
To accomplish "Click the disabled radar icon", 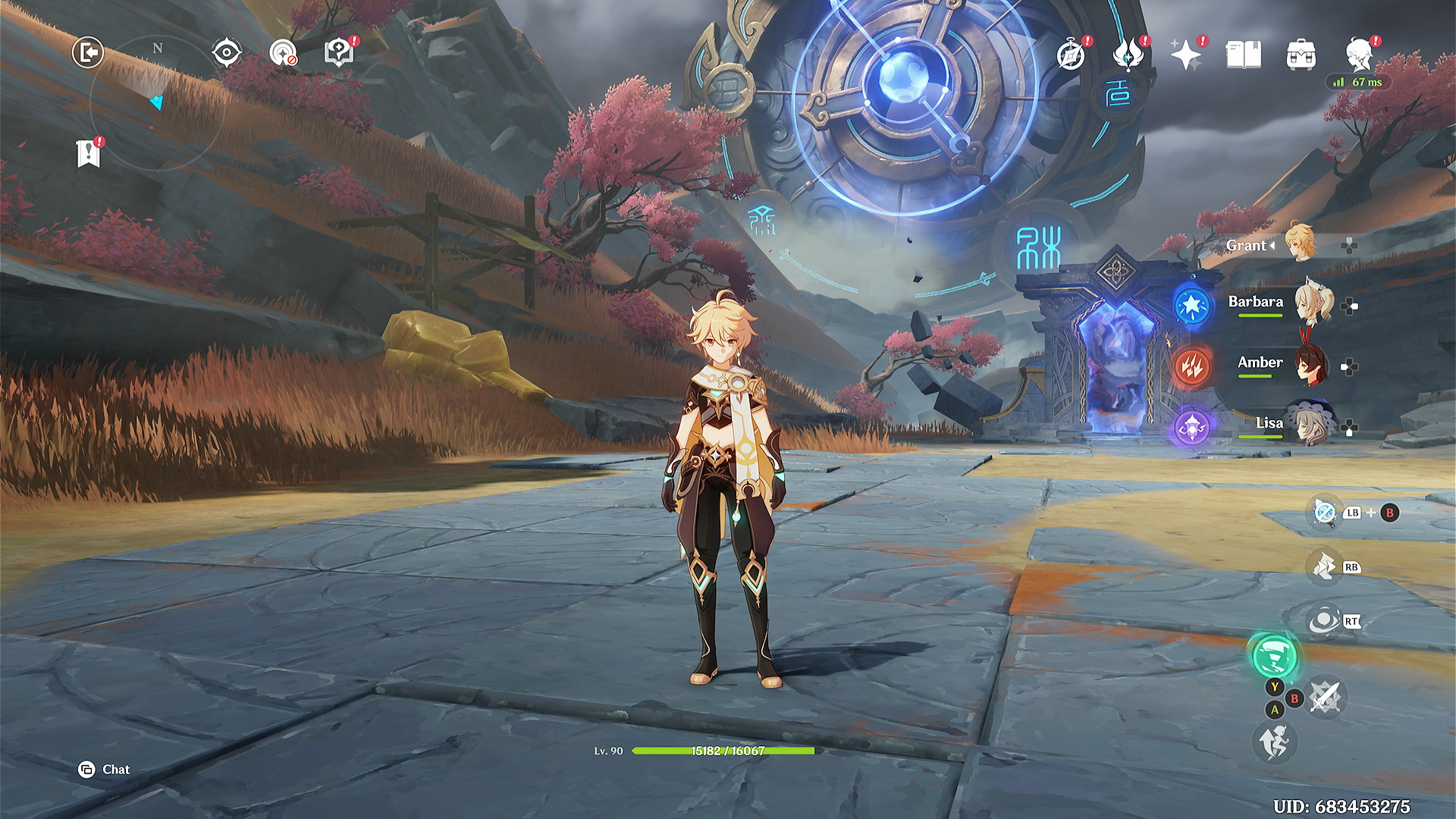I will 283,53.
